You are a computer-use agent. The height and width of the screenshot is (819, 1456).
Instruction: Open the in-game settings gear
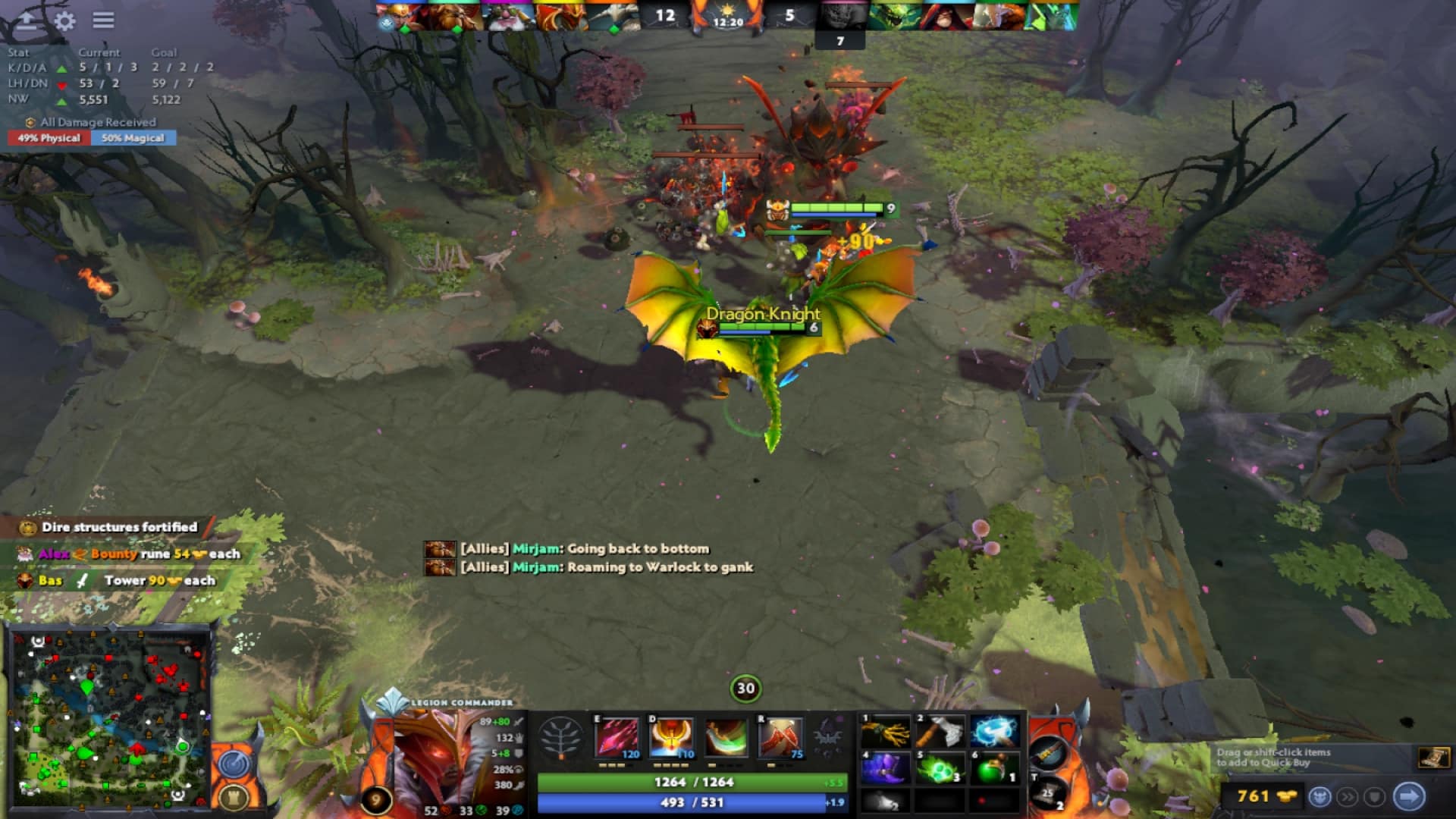(64, 22)
